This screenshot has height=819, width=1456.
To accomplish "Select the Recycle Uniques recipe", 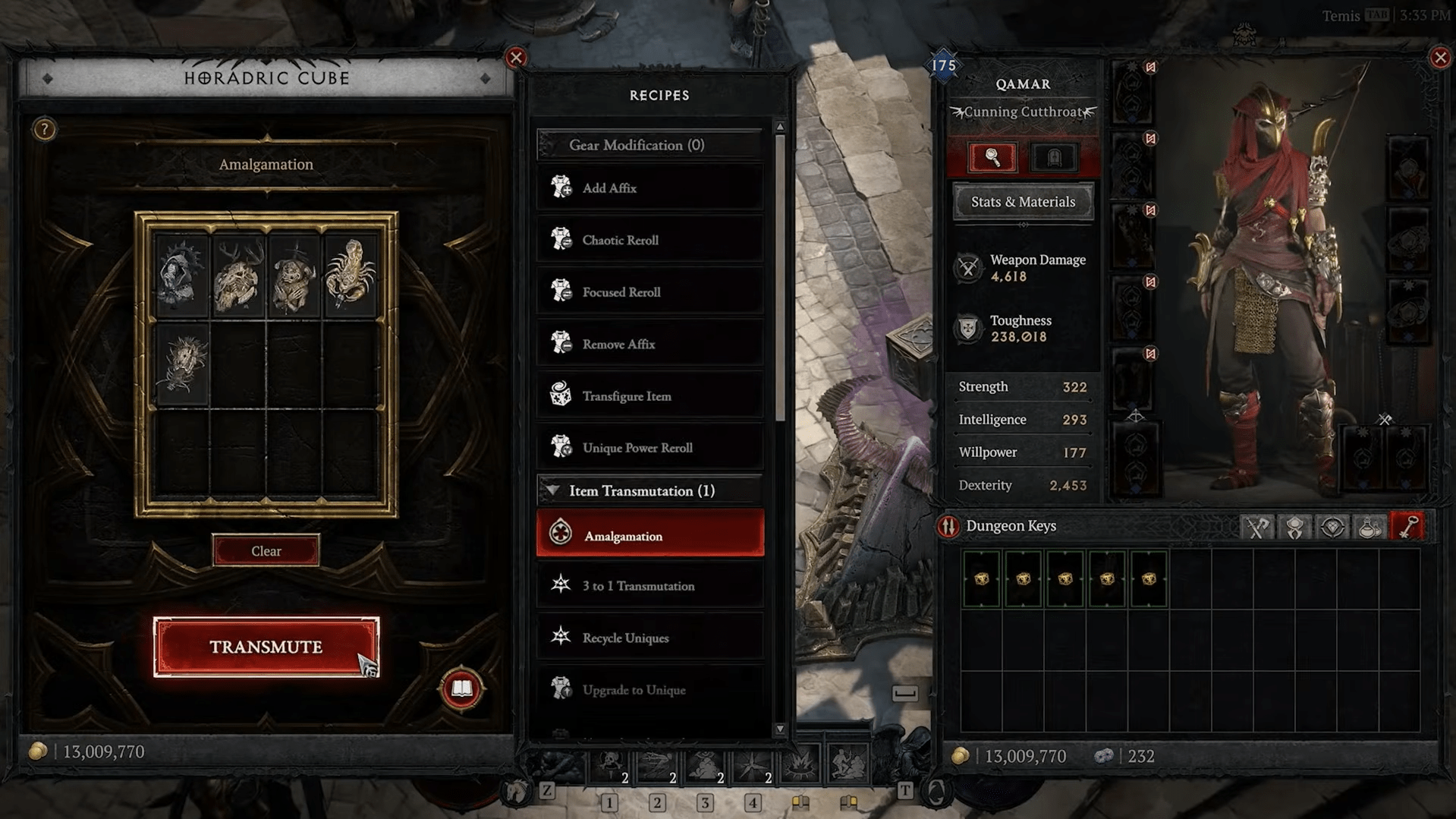I will tap(649, 638).
